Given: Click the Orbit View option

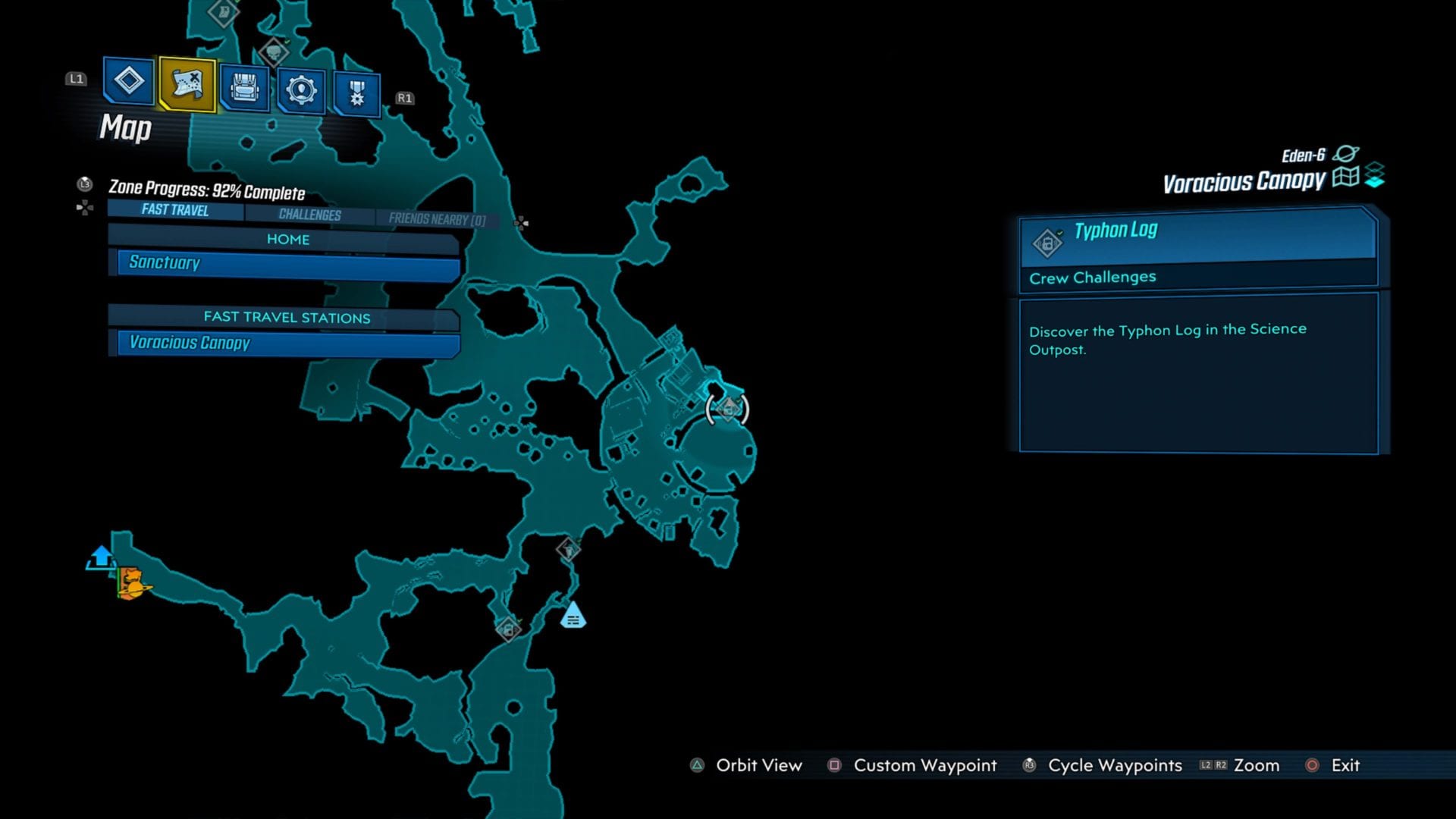Looking at the screenshot, I should click(x=758, y=765).
